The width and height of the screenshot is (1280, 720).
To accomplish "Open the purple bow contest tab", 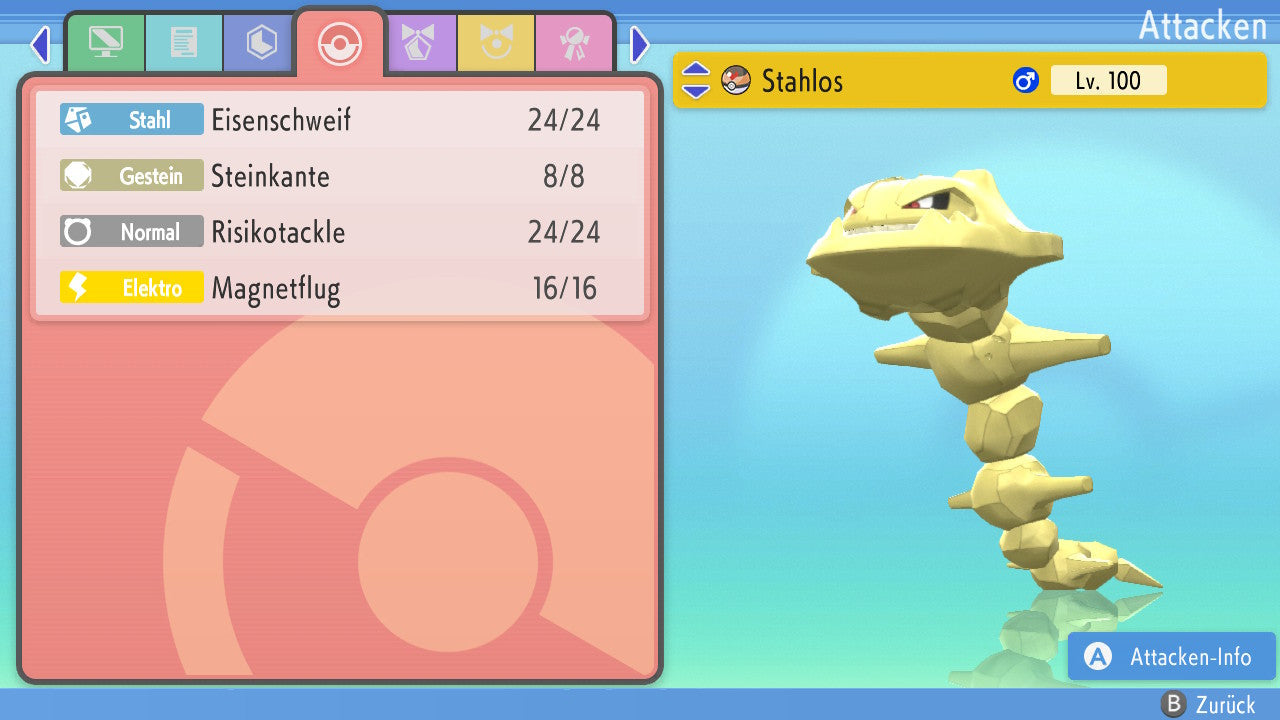I will pos(420,42).
